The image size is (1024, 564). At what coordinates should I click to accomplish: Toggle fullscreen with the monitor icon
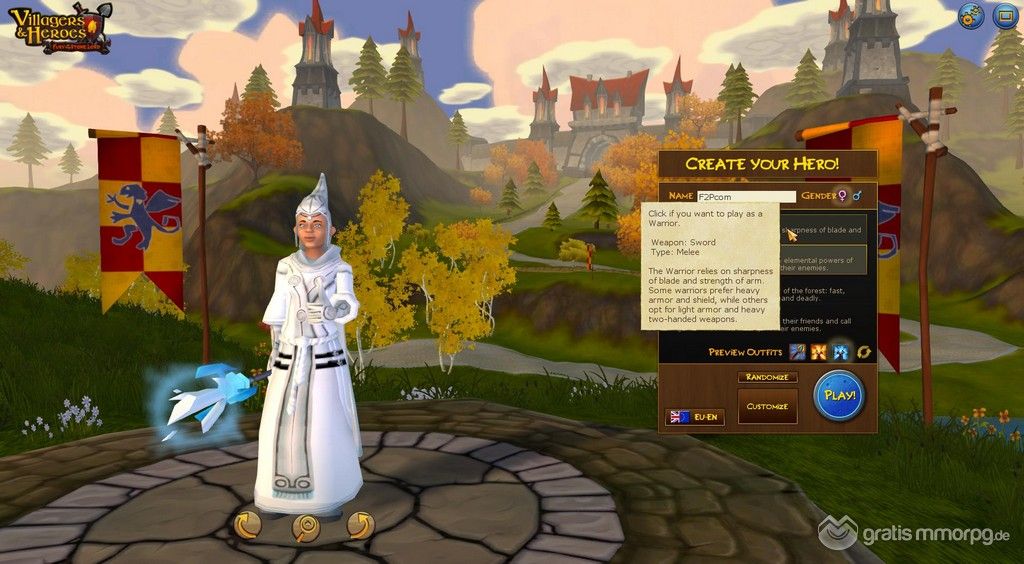[x=1004, y=16]
